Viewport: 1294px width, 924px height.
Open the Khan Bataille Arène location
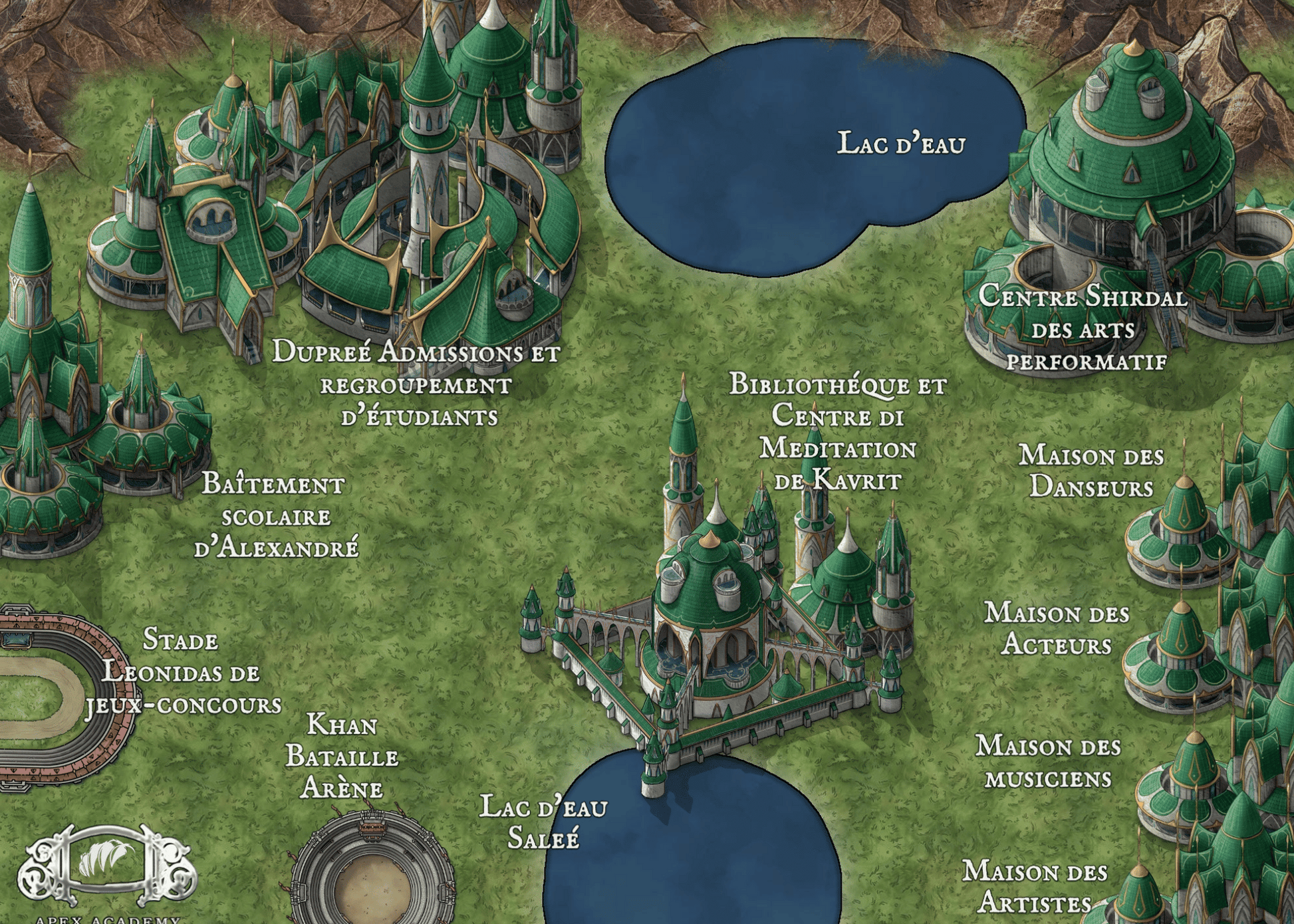(342, 756)
